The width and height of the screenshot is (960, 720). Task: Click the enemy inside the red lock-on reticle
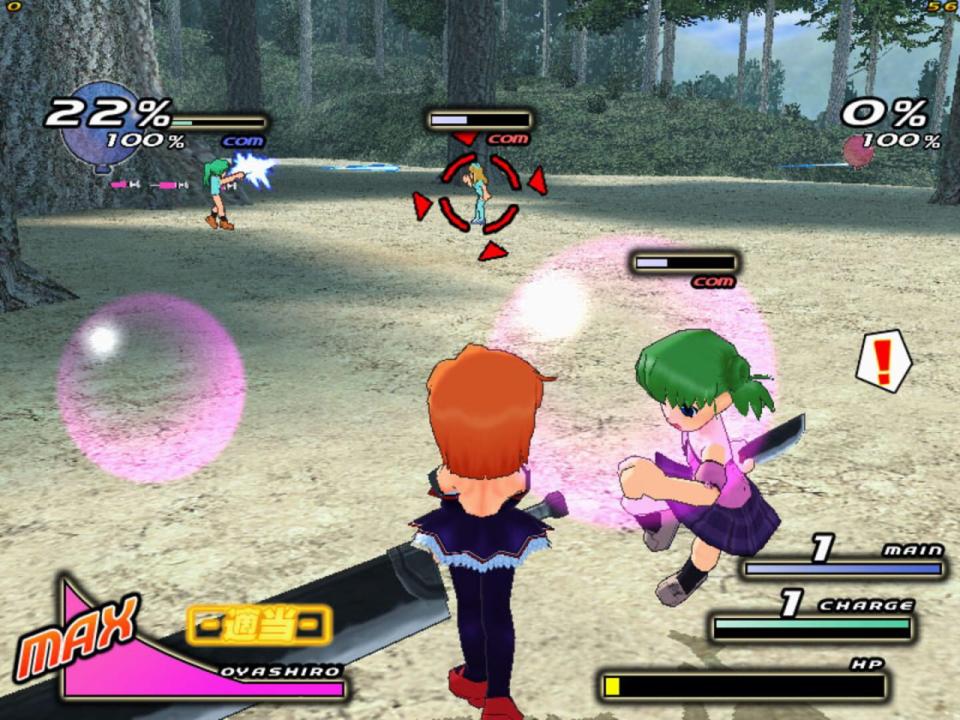479,194
